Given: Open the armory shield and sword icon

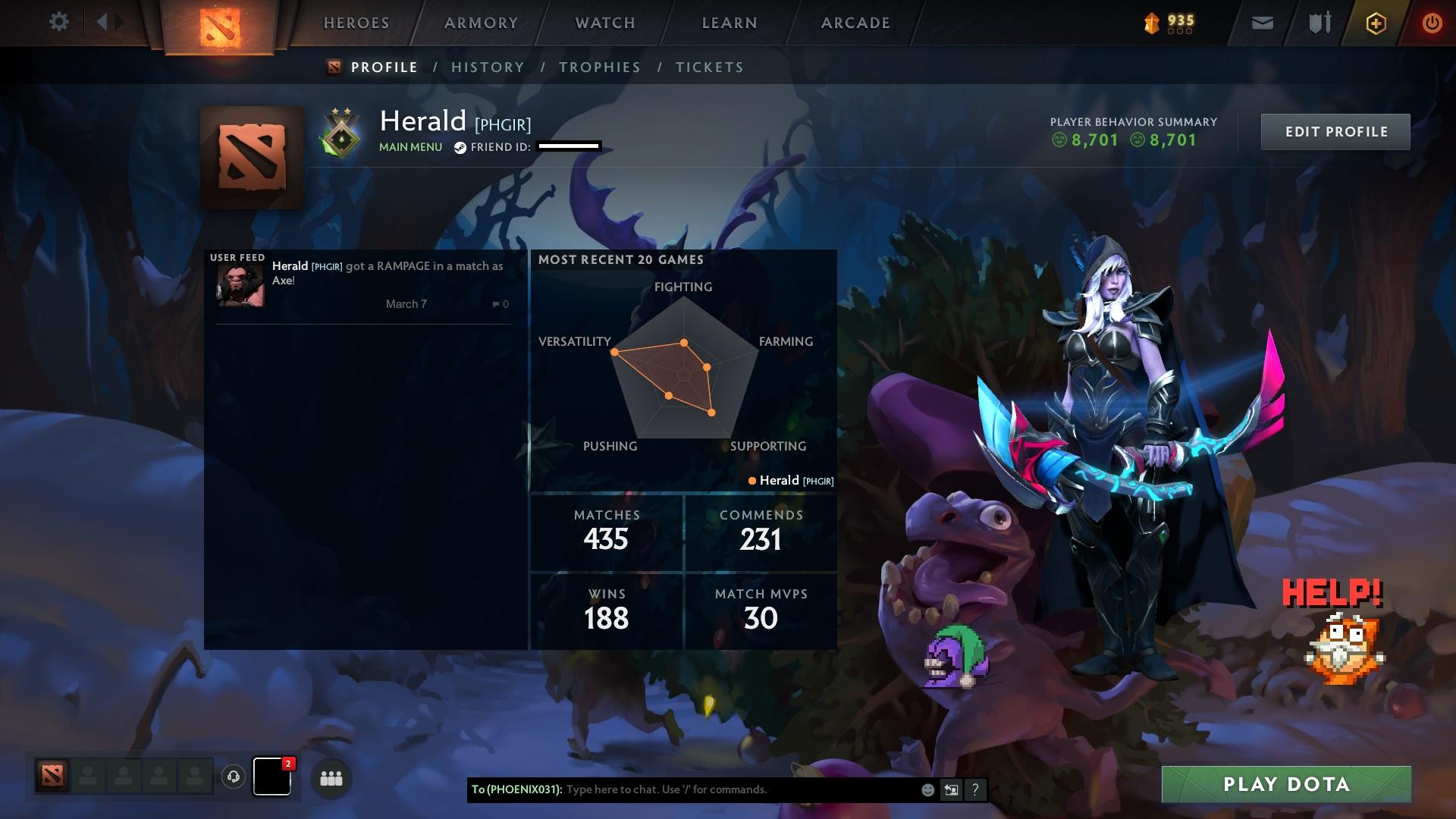Looking at the screenshot, I should pyautogui.click(x=1317, y=22).
